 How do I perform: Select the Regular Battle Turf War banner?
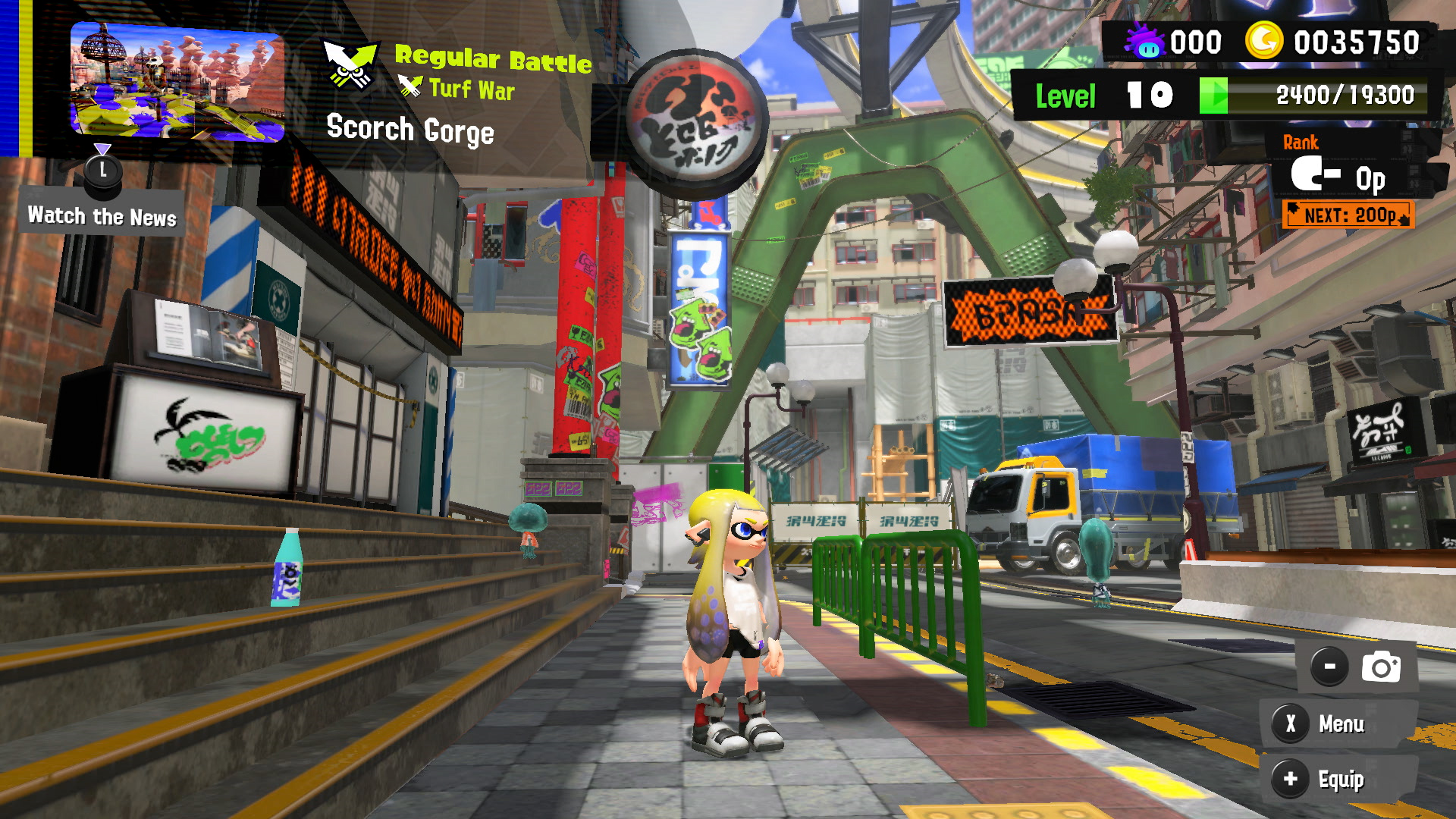[x=458, y=73]
